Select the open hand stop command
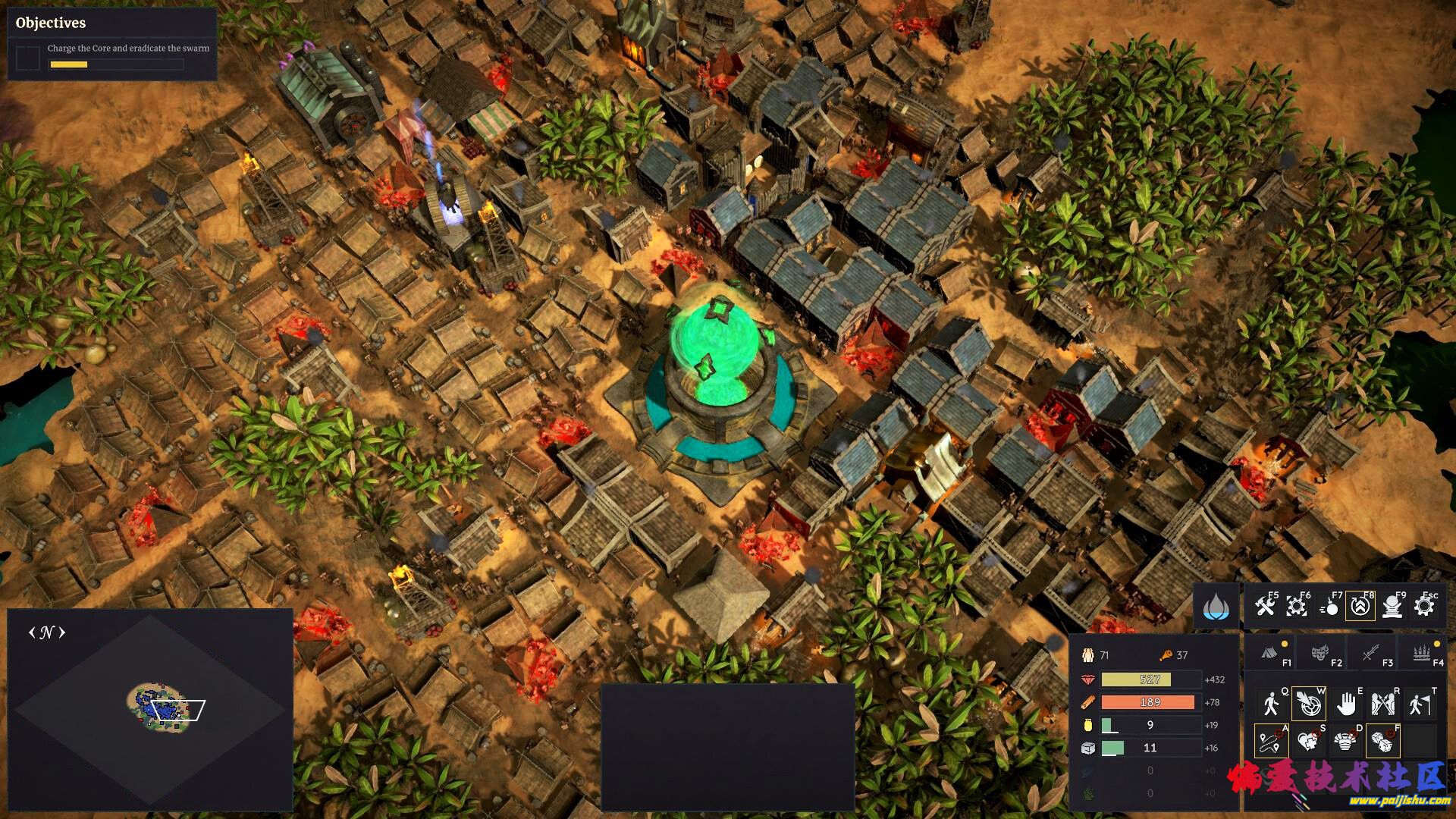The width and height of the screenshot is (1456, 819). pos(1346,704)
